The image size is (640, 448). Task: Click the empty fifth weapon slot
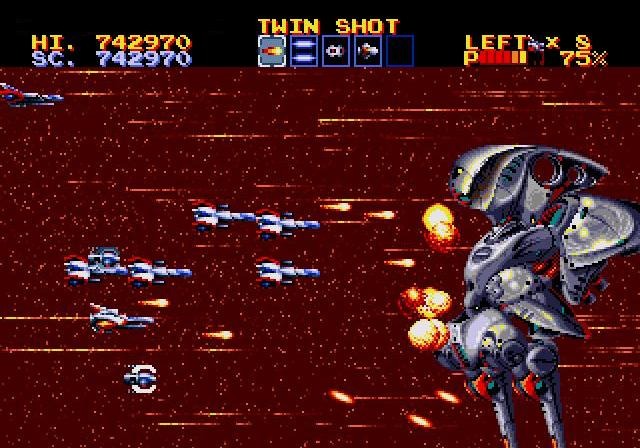pos(400,51)
